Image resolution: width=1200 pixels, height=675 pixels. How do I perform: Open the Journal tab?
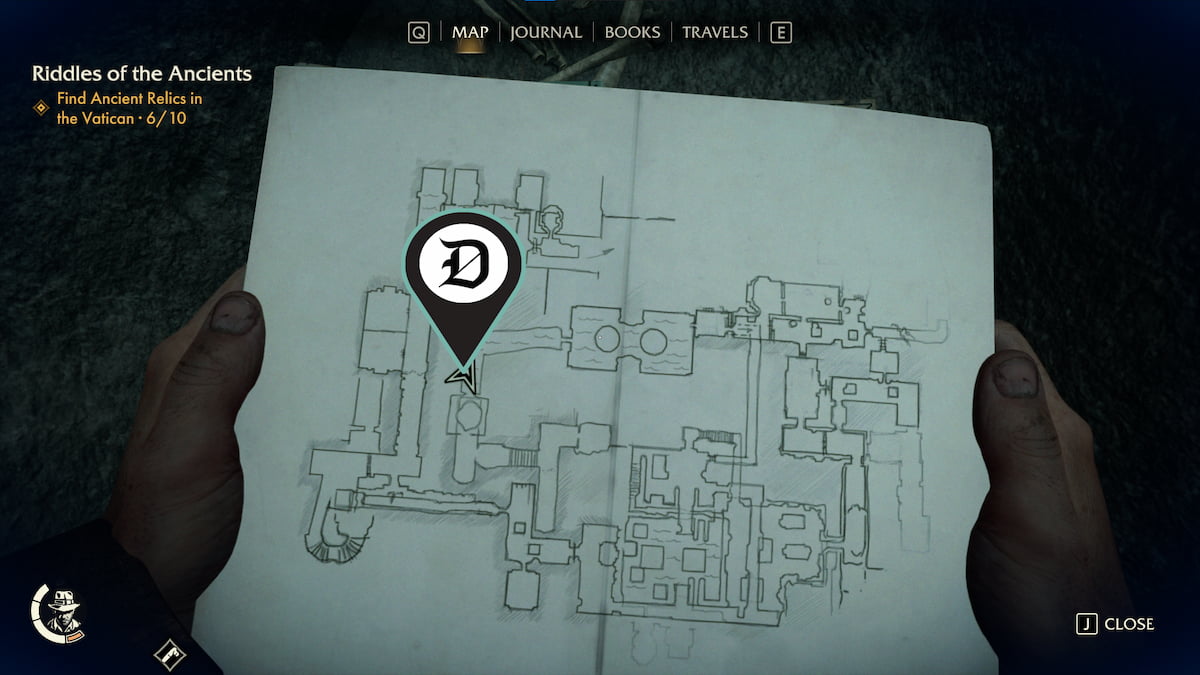pos(545,32)
